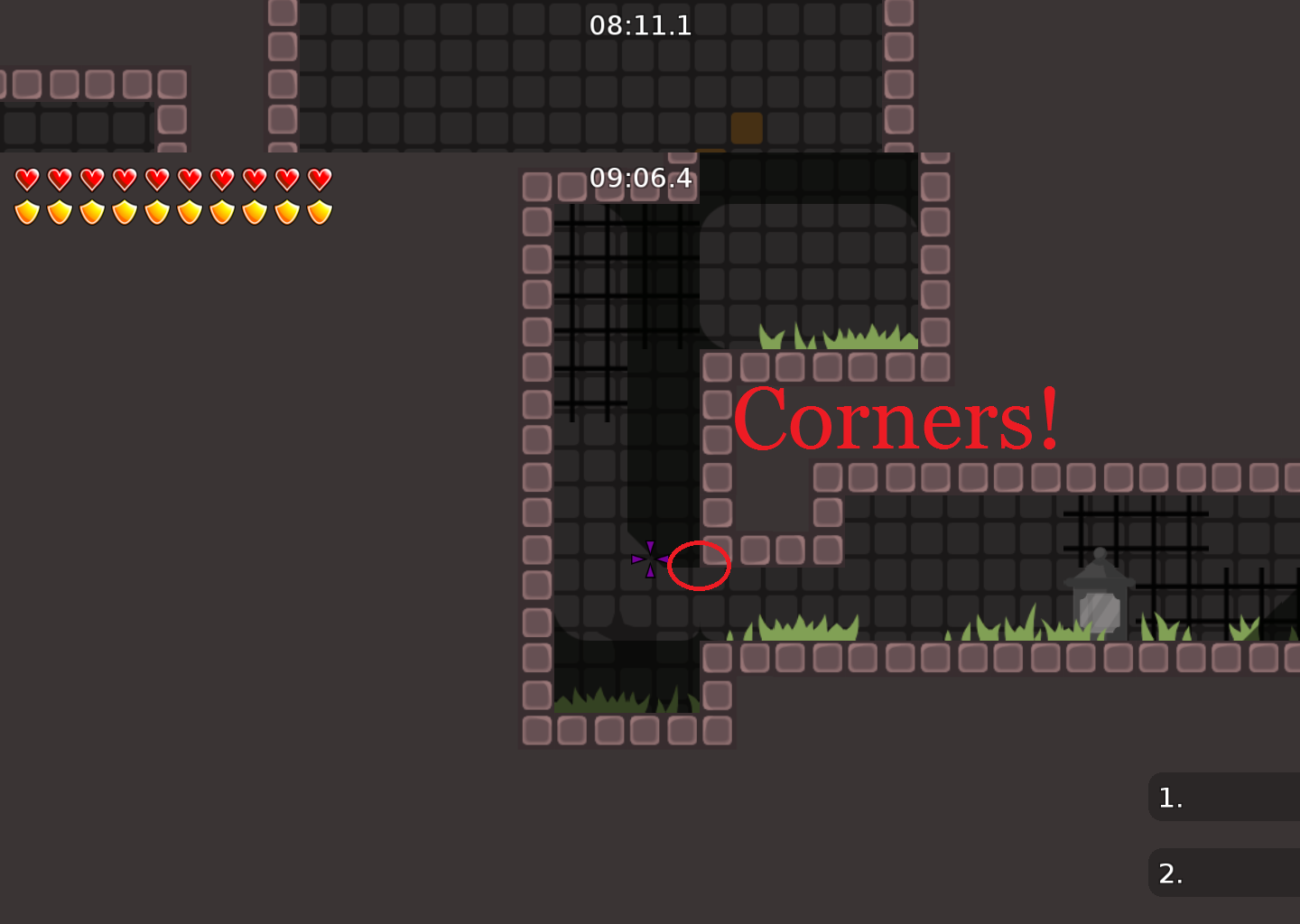Click the orange door block near the top
1300x924 pixels.
[x=746, y=129]
